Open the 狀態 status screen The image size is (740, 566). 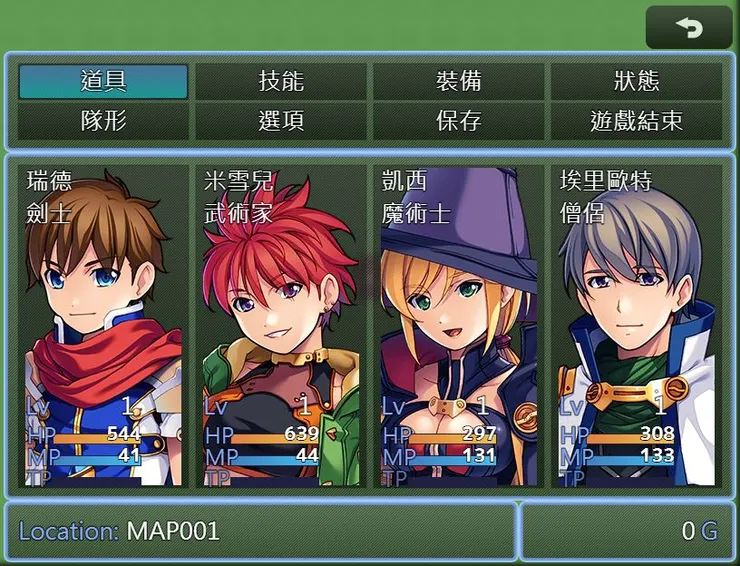[x=636, y=82]
